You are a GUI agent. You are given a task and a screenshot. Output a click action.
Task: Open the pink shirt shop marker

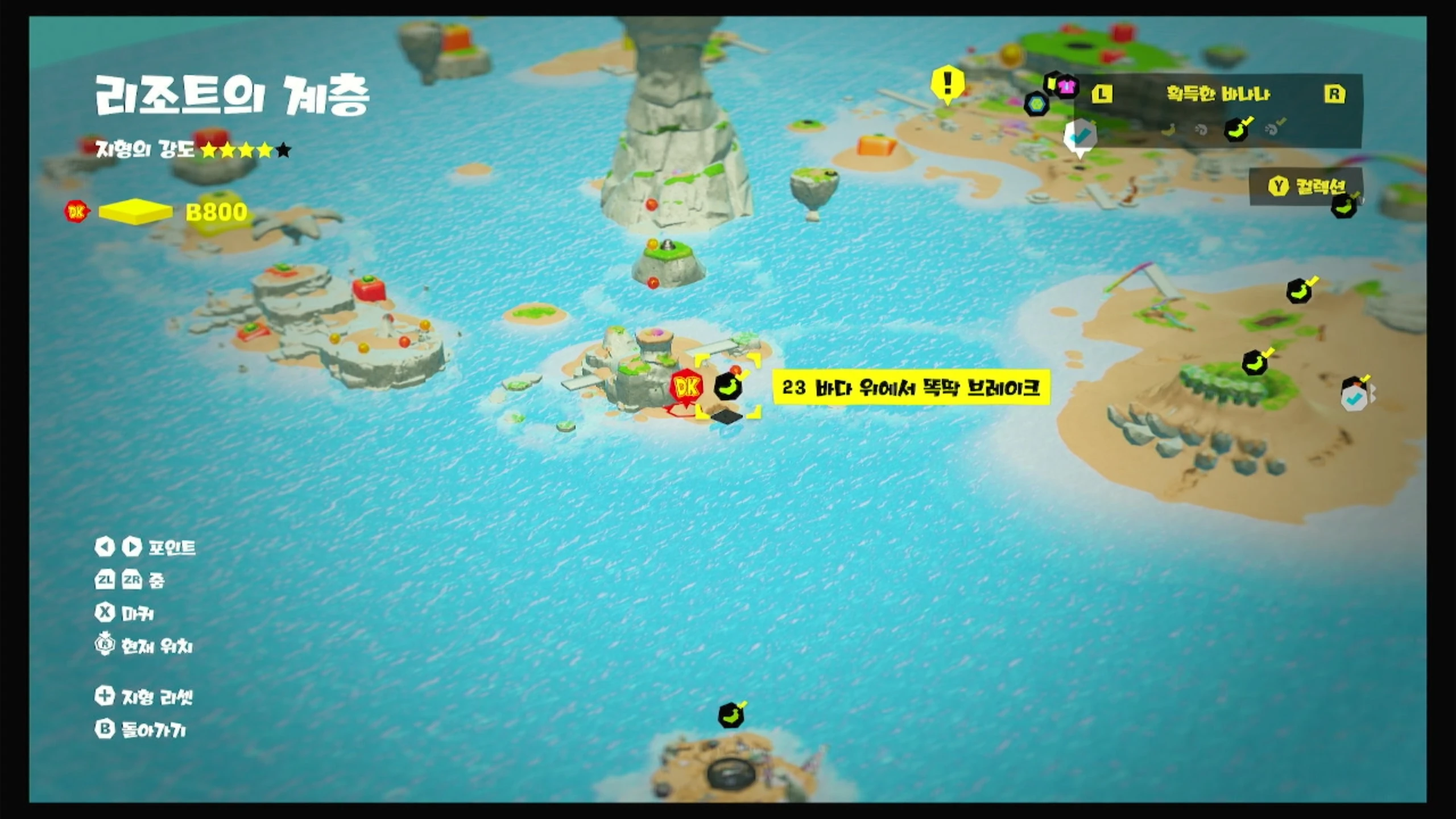pos(1067,86)
